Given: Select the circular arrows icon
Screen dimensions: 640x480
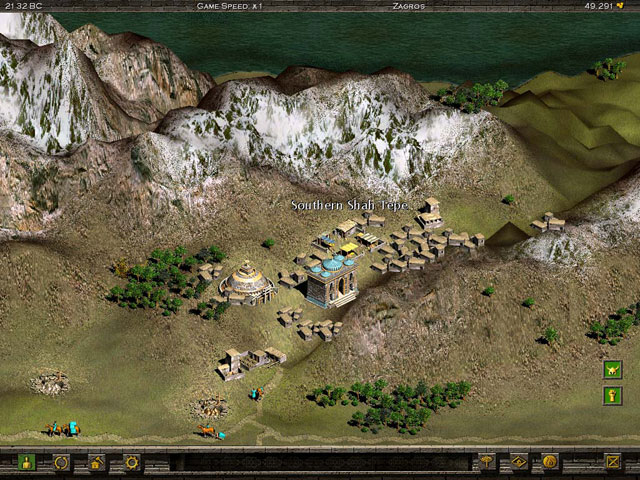Looking at the screenshot, I should pyautogui.click(x=61, y=463).
